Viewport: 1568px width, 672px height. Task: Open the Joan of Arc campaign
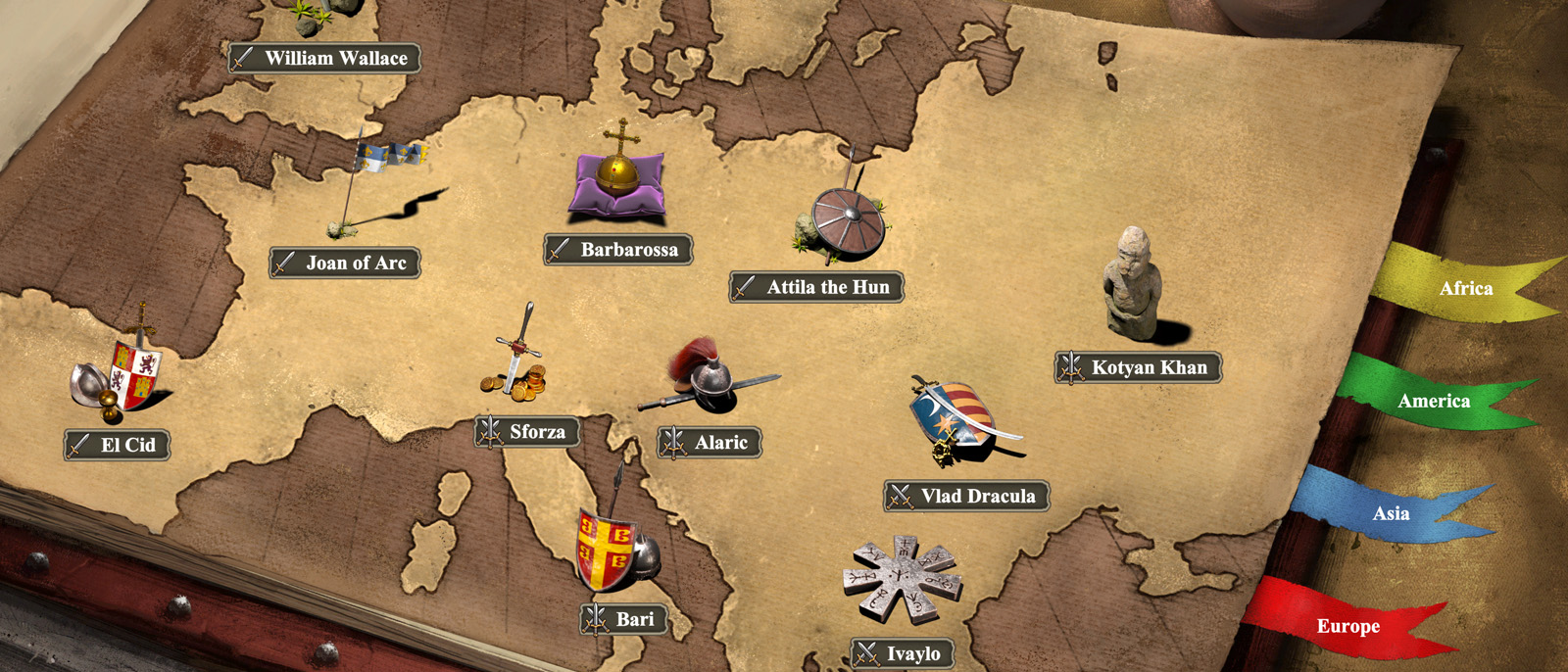(x=345, y=263)
